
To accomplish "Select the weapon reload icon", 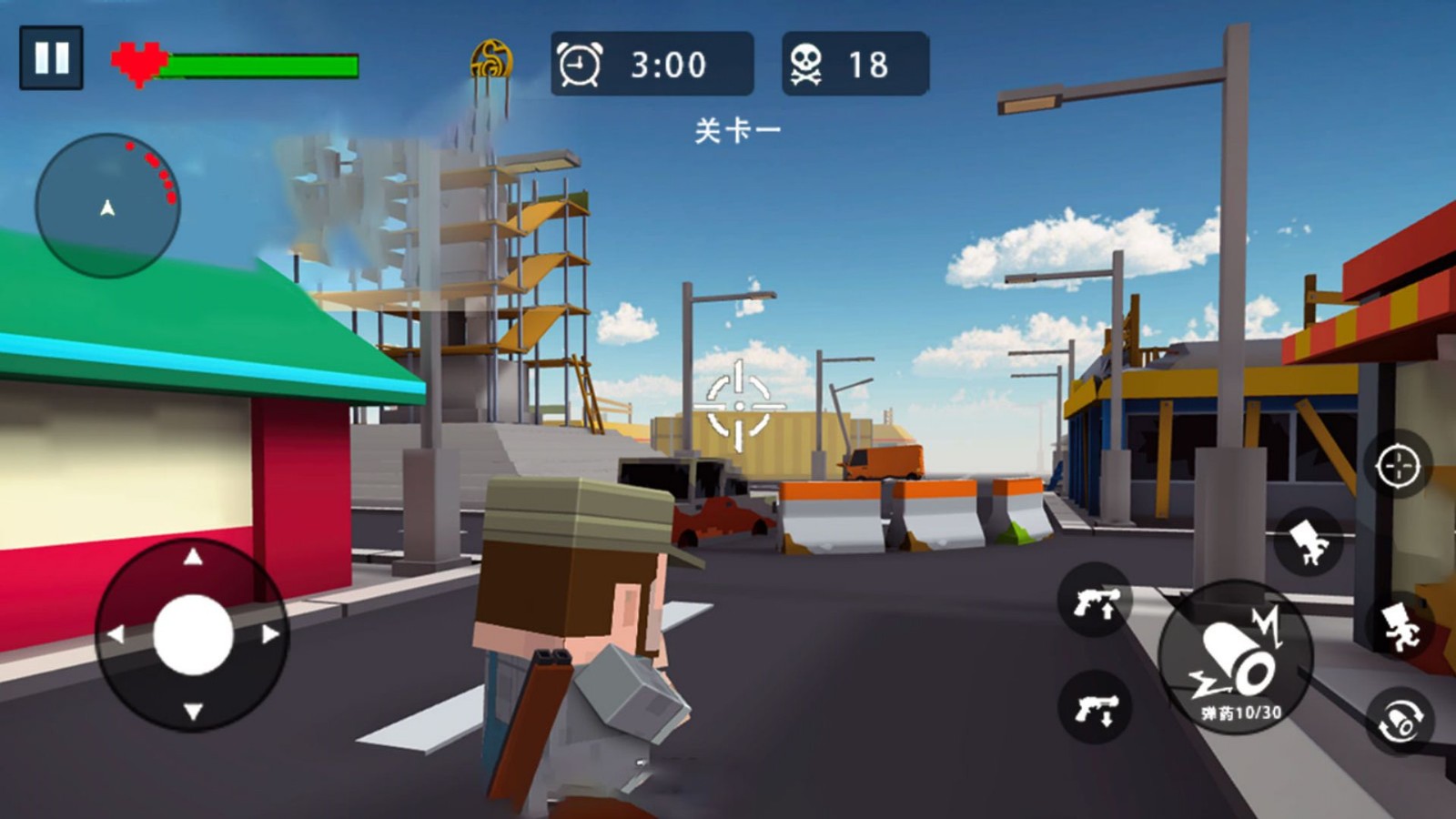I will coord(1399,717).
